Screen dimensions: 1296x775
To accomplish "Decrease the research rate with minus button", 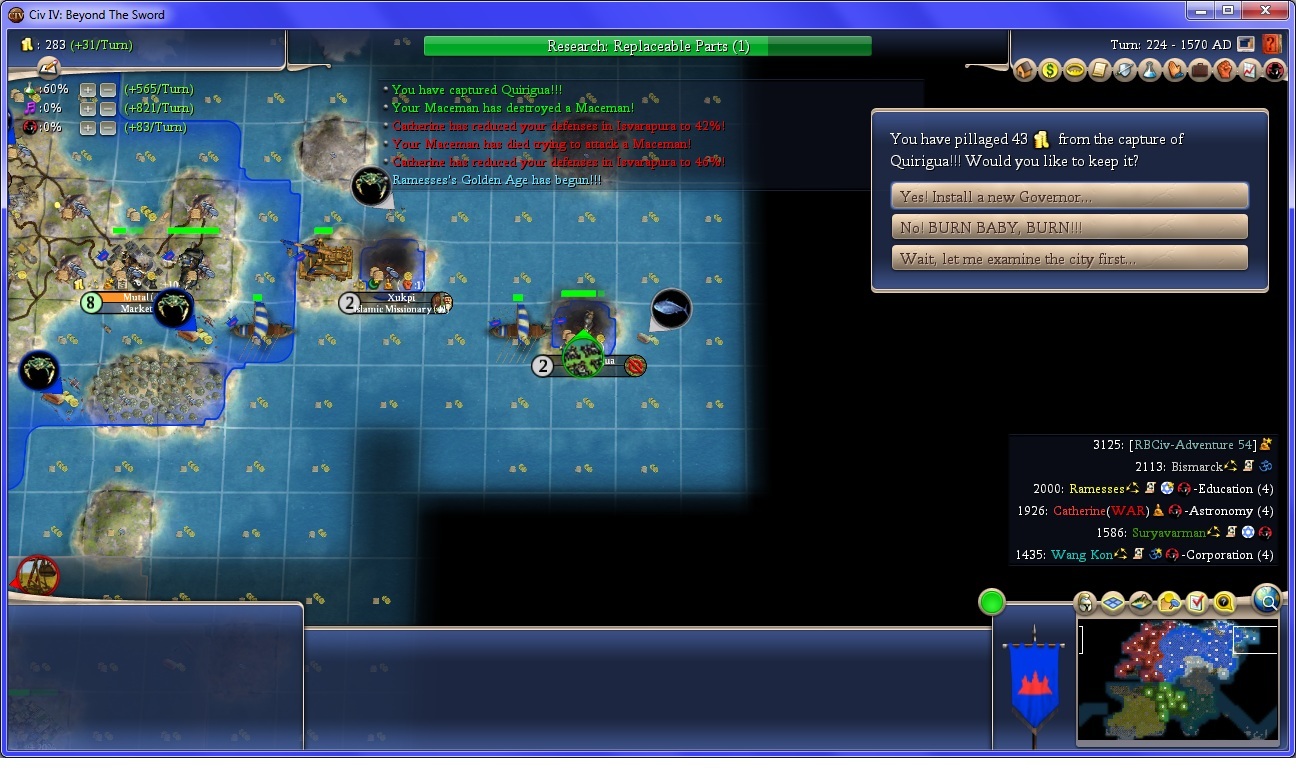I will [x=108, y=89].
